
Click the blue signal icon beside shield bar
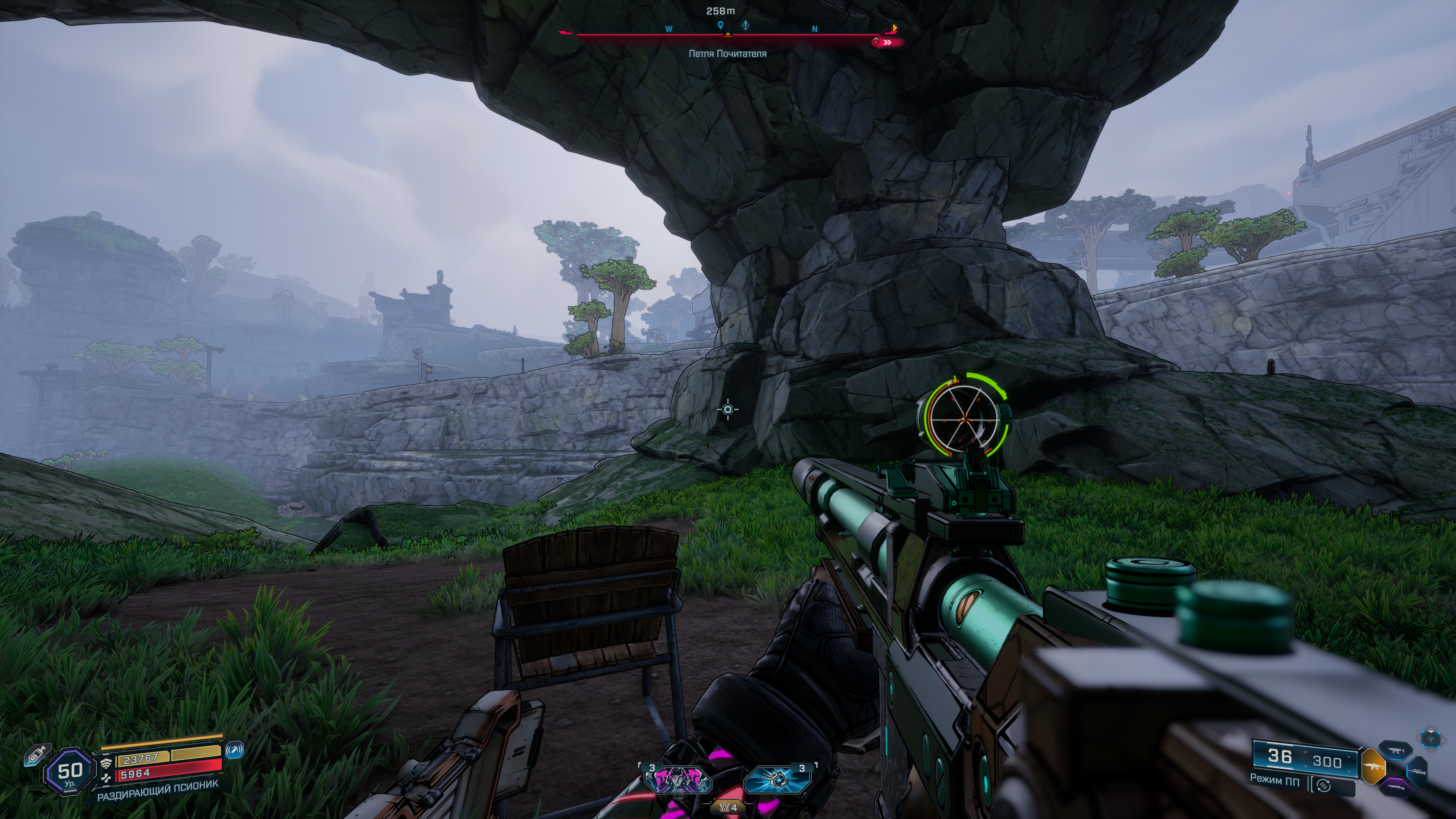click(x=235, y=750)
